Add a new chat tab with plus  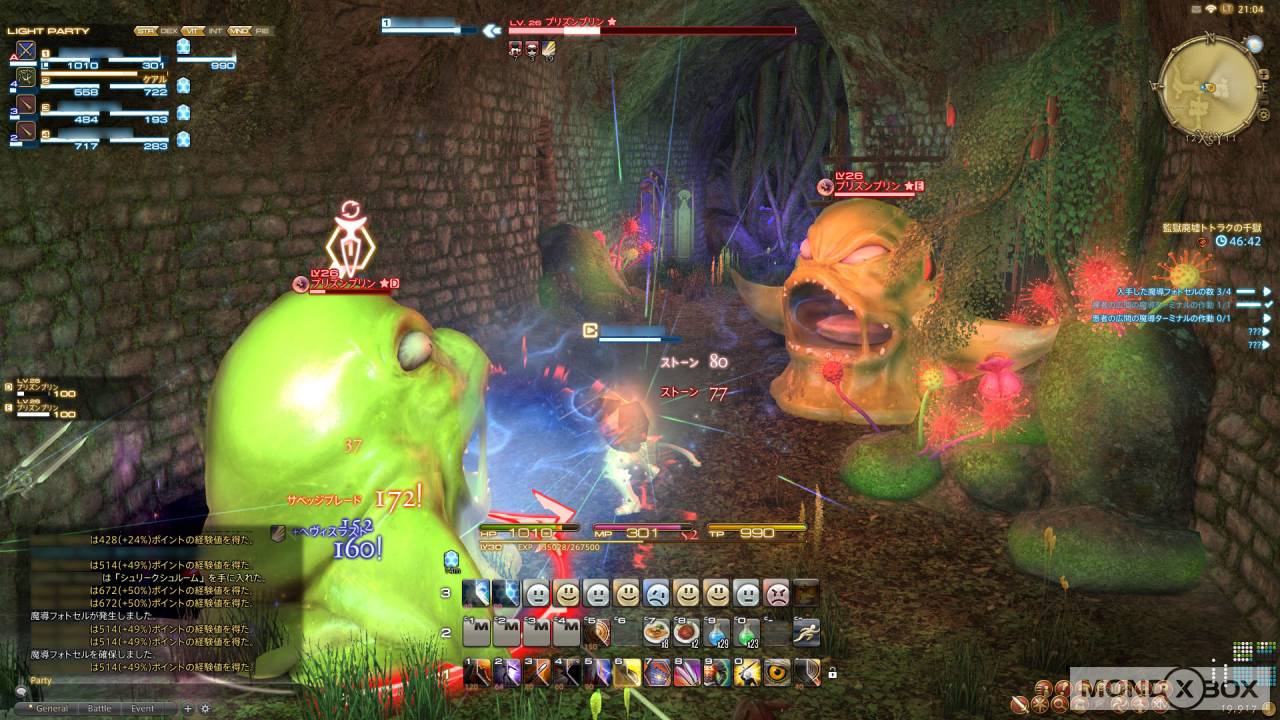coord(187,708)
